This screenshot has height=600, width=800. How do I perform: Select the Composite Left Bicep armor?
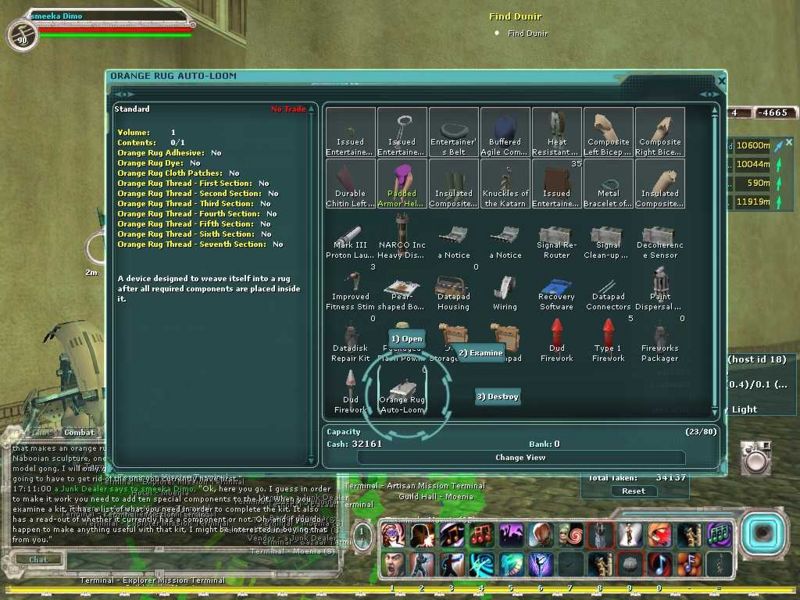pos(608,132)
